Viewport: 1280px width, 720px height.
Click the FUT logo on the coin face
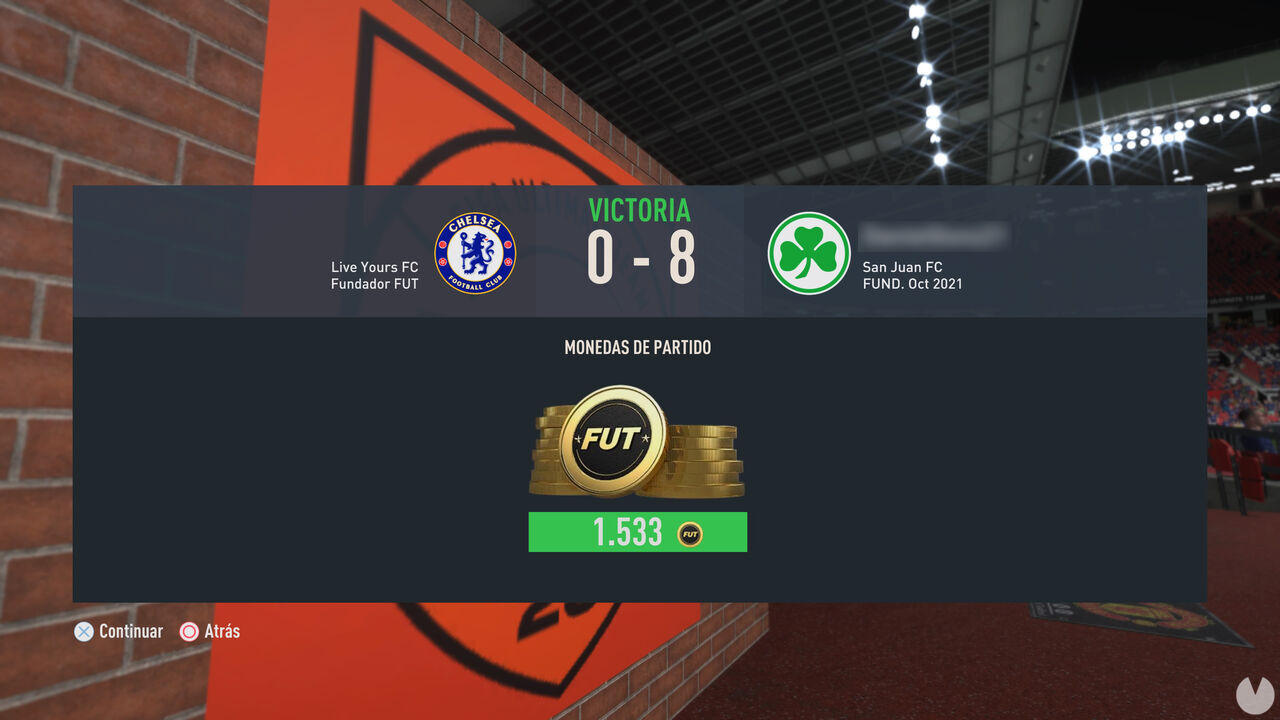(614, 436)
